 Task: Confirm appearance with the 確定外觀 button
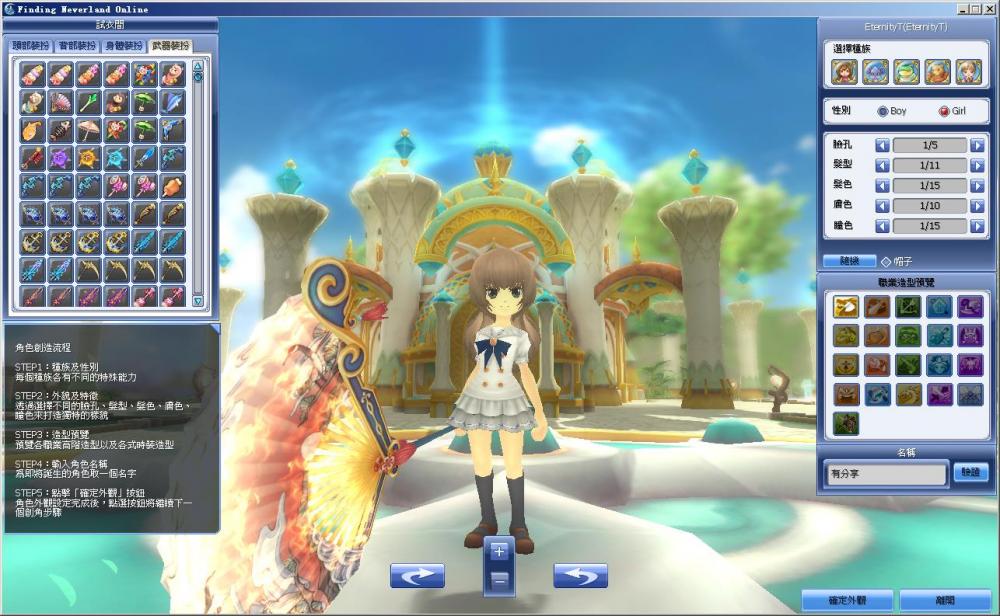pyautogui.click(x=847, y=600)
